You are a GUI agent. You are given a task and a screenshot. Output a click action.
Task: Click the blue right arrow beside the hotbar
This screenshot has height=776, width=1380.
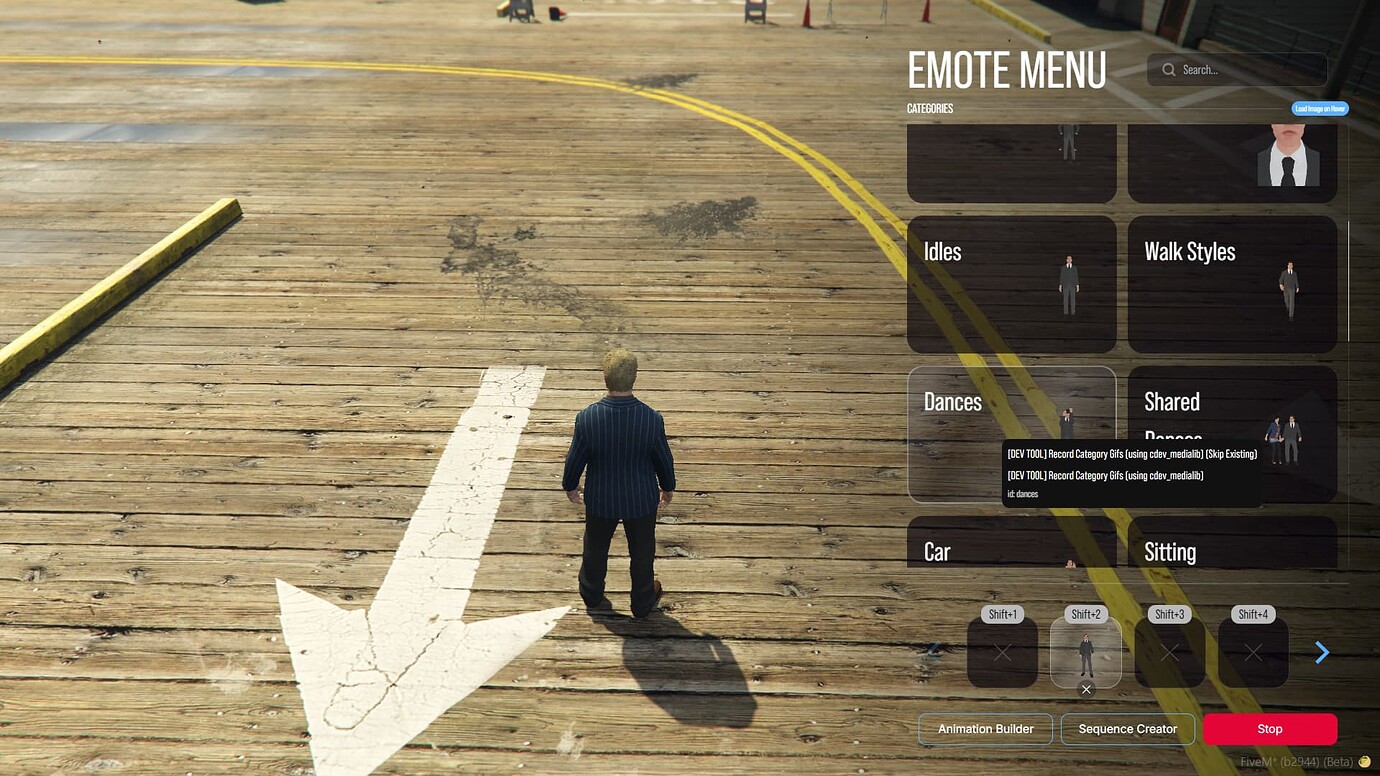[x=1322, y=652]
